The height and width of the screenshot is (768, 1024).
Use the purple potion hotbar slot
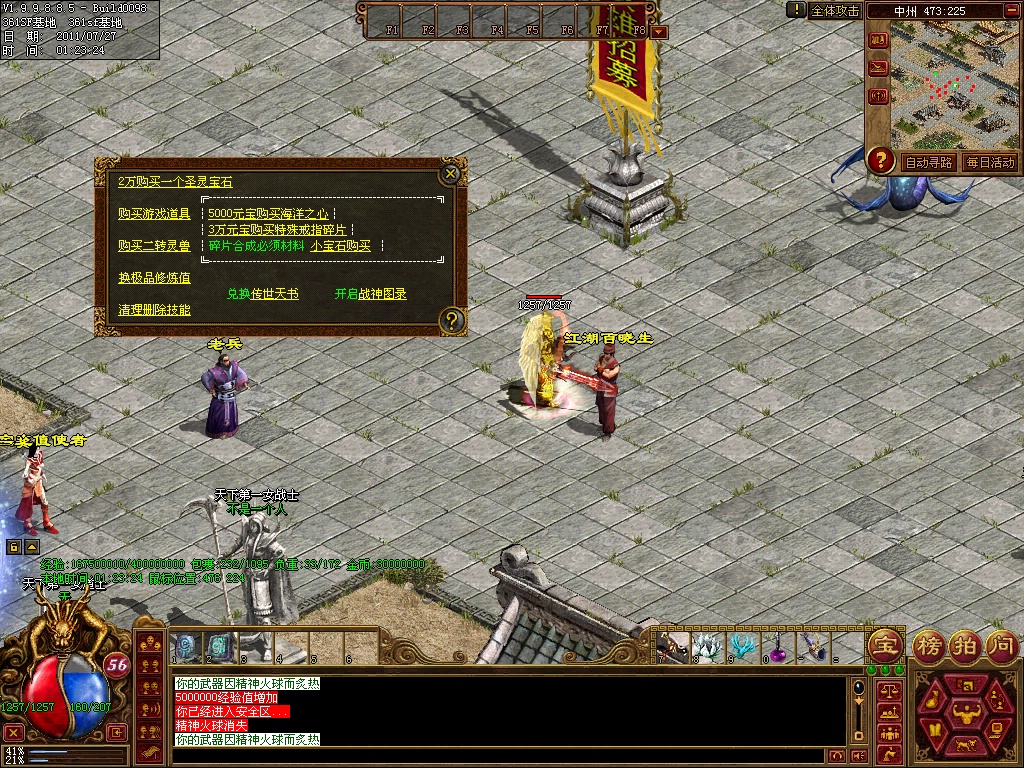pyautogui.click(x=775, y=647)
